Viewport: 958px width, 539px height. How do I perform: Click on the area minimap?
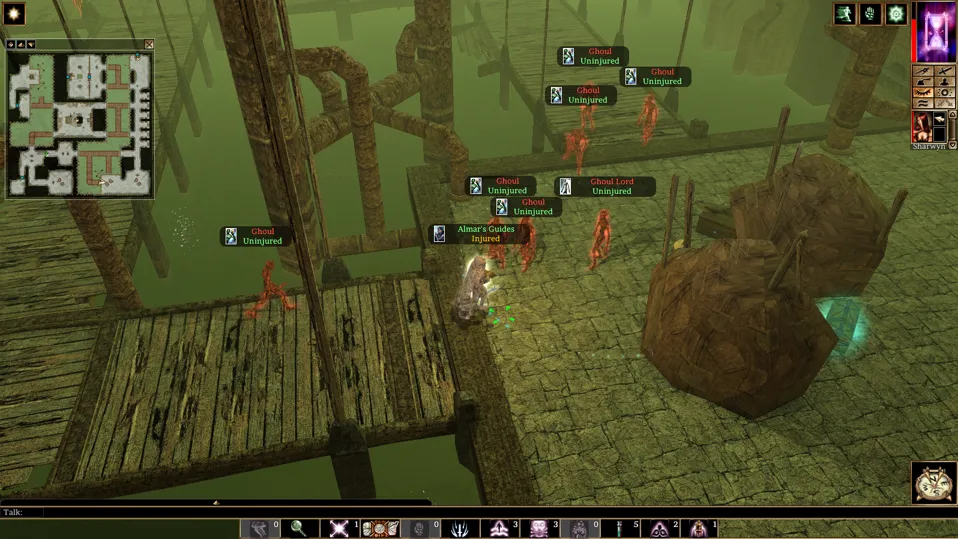[79, 123]
